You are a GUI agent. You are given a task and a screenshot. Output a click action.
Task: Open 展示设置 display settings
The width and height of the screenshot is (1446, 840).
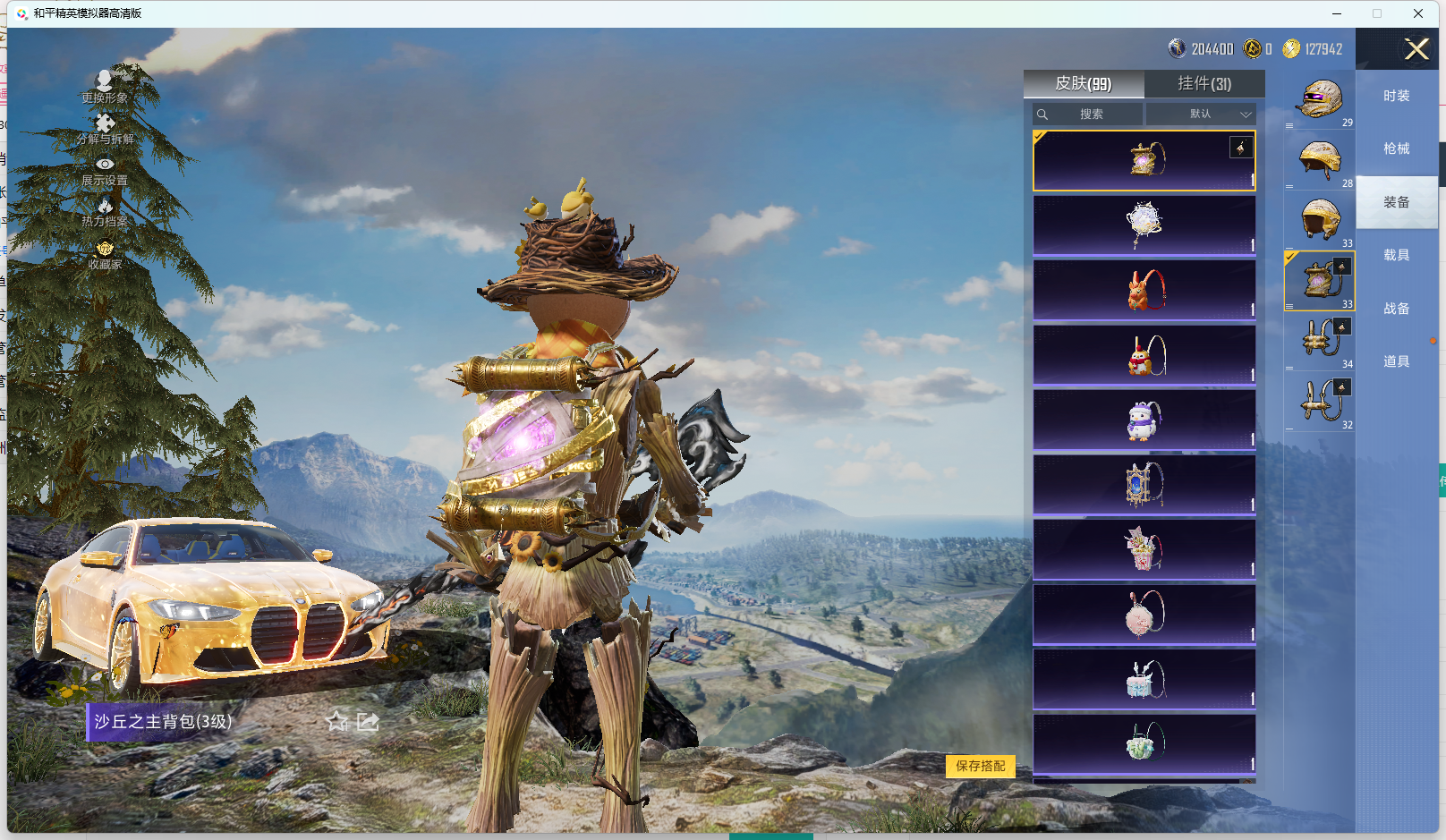105,172
